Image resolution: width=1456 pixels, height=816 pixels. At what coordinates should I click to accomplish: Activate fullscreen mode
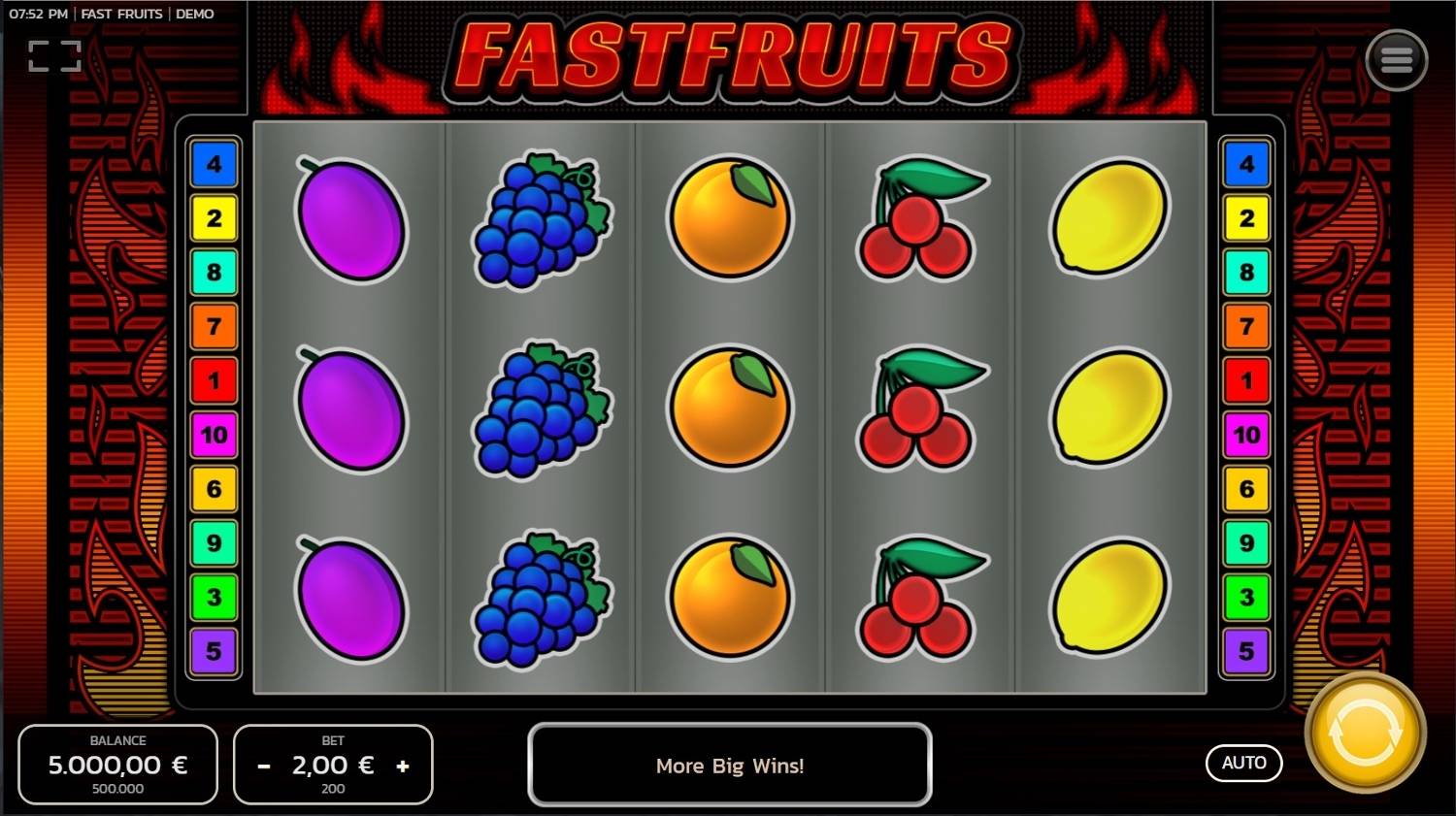click(53, 54)
